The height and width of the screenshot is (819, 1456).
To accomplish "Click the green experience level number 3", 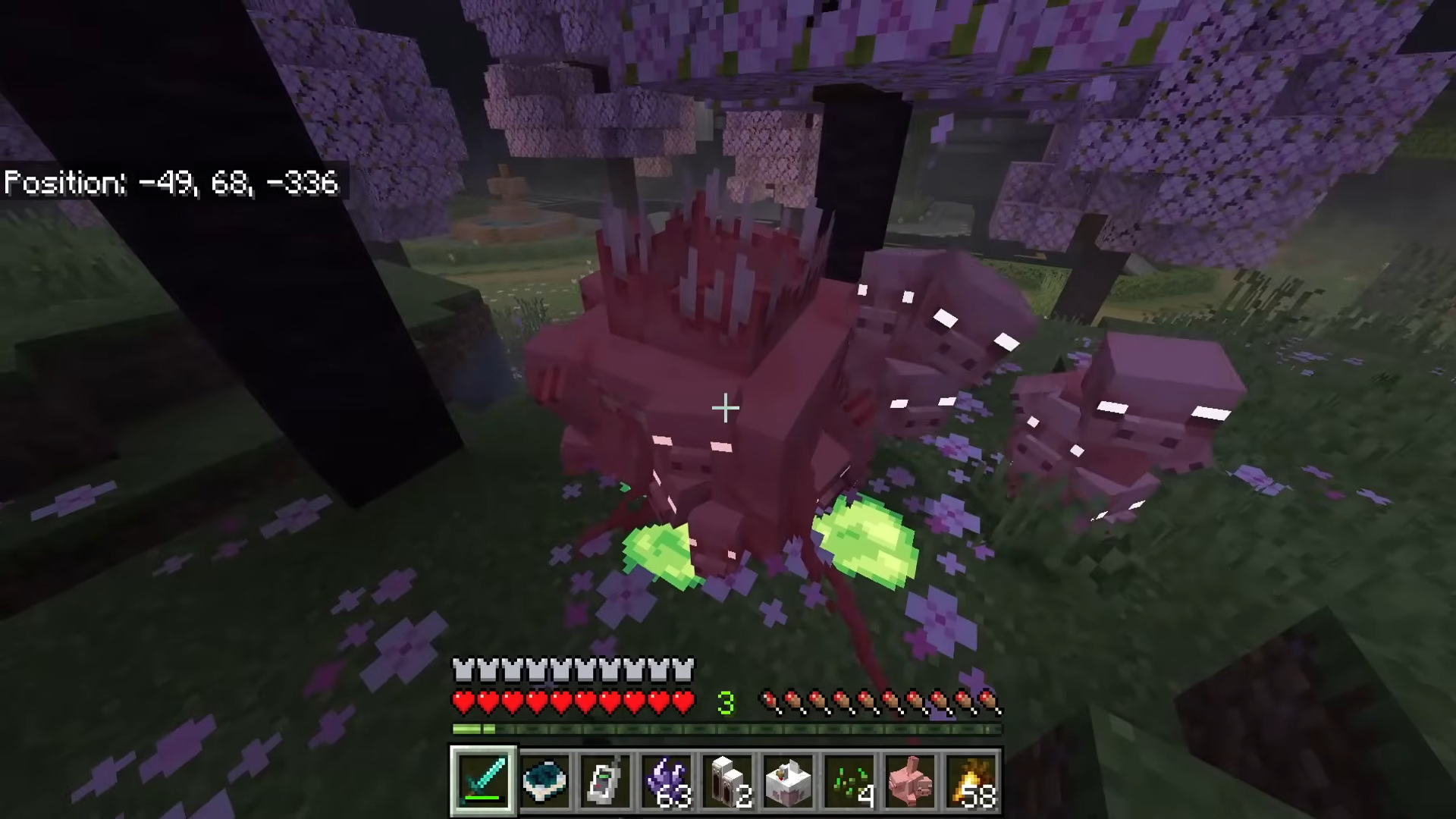I will (x=726, y=701).
